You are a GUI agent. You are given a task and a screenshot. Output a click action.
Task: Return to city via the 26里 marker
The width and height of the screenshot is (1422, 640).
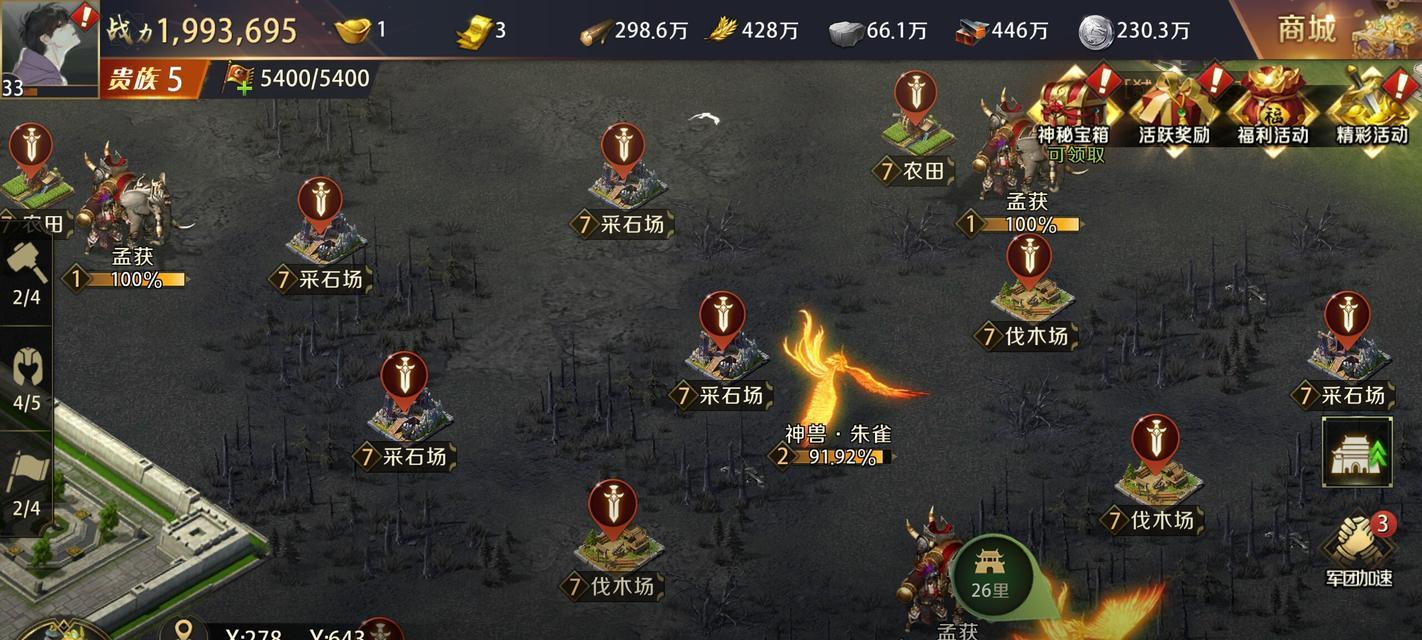point(990,575)
